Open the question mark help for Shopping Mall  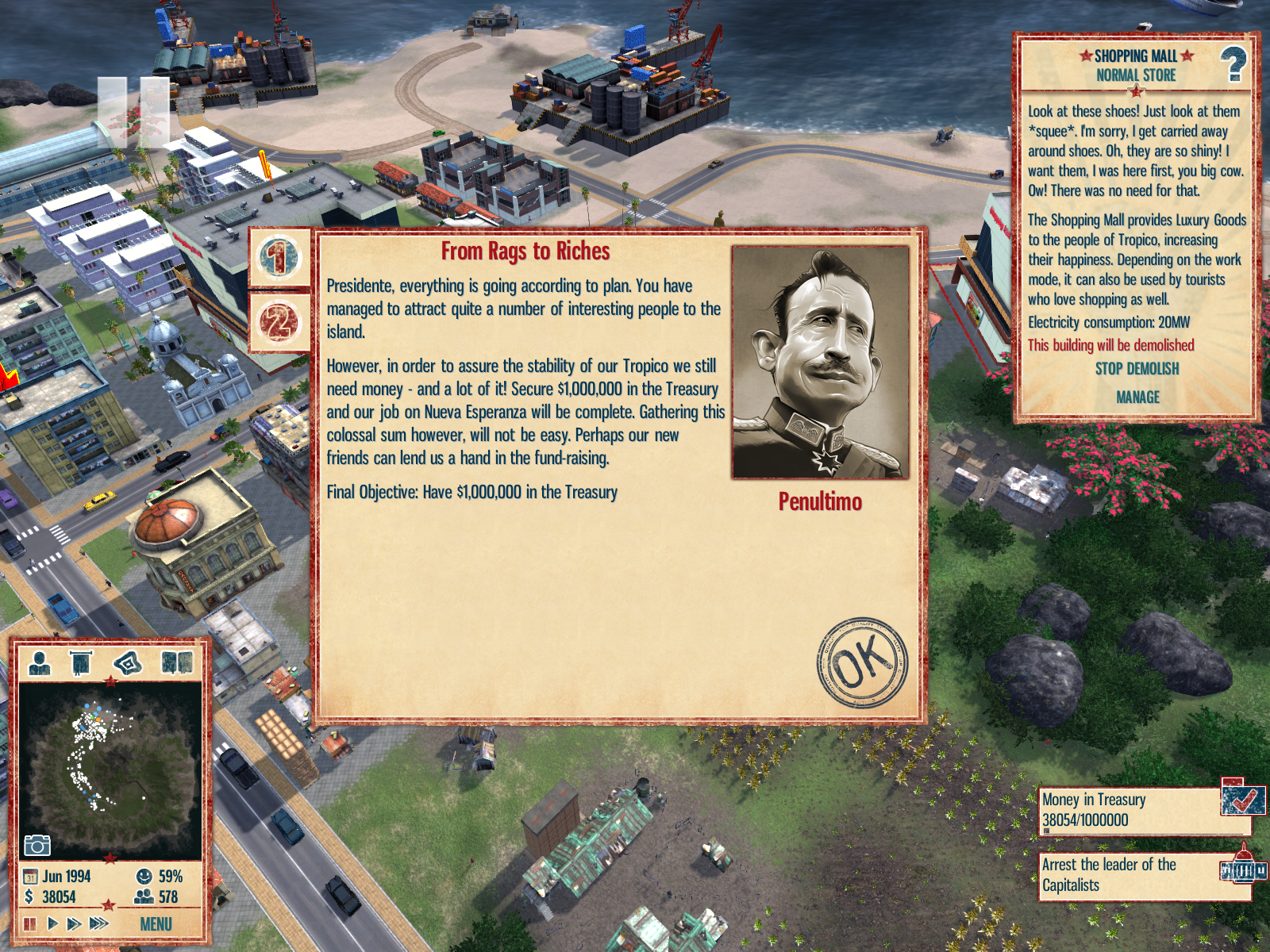[1233, 64]
